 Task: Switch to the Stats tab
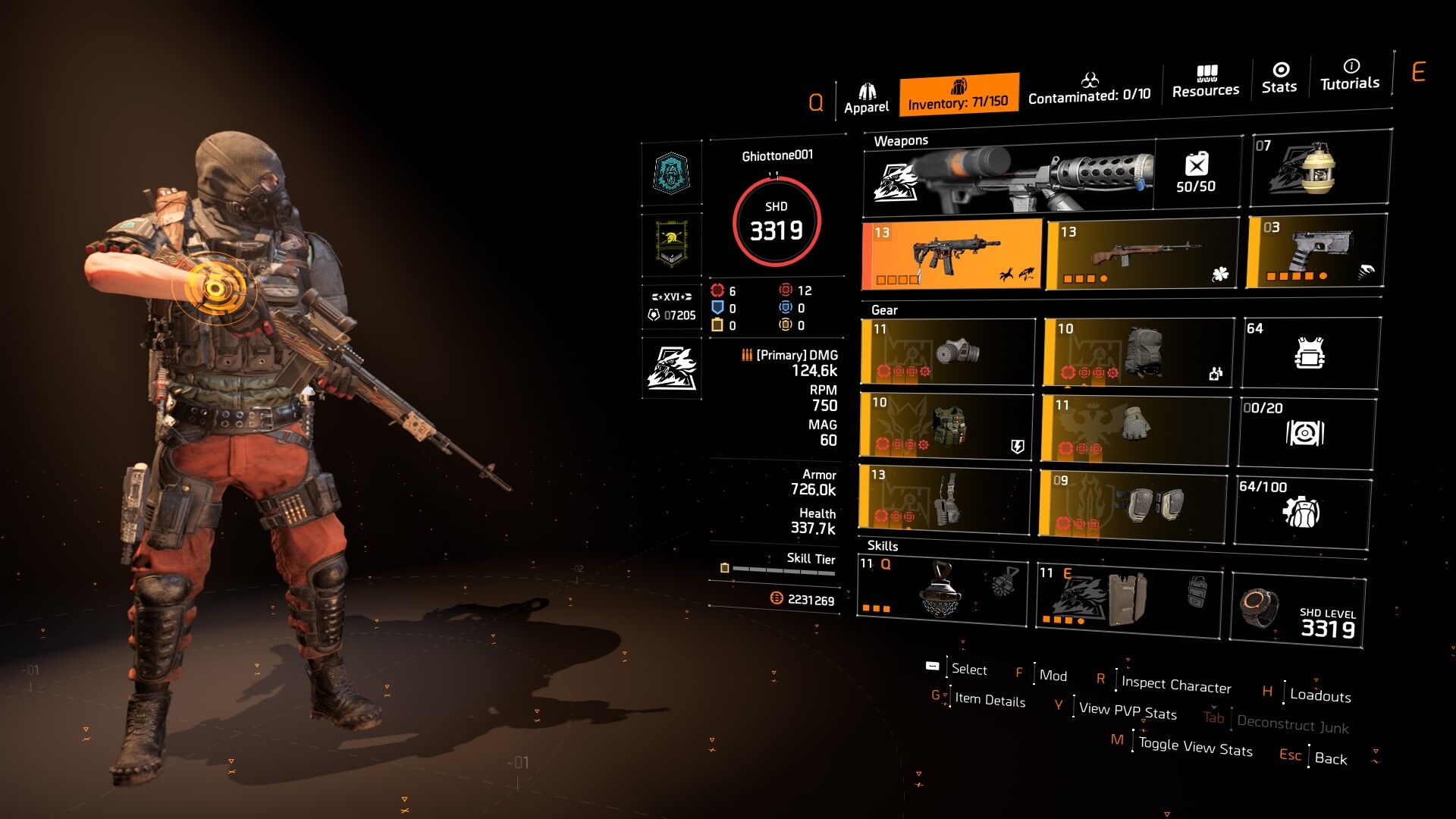point(1279,78)
